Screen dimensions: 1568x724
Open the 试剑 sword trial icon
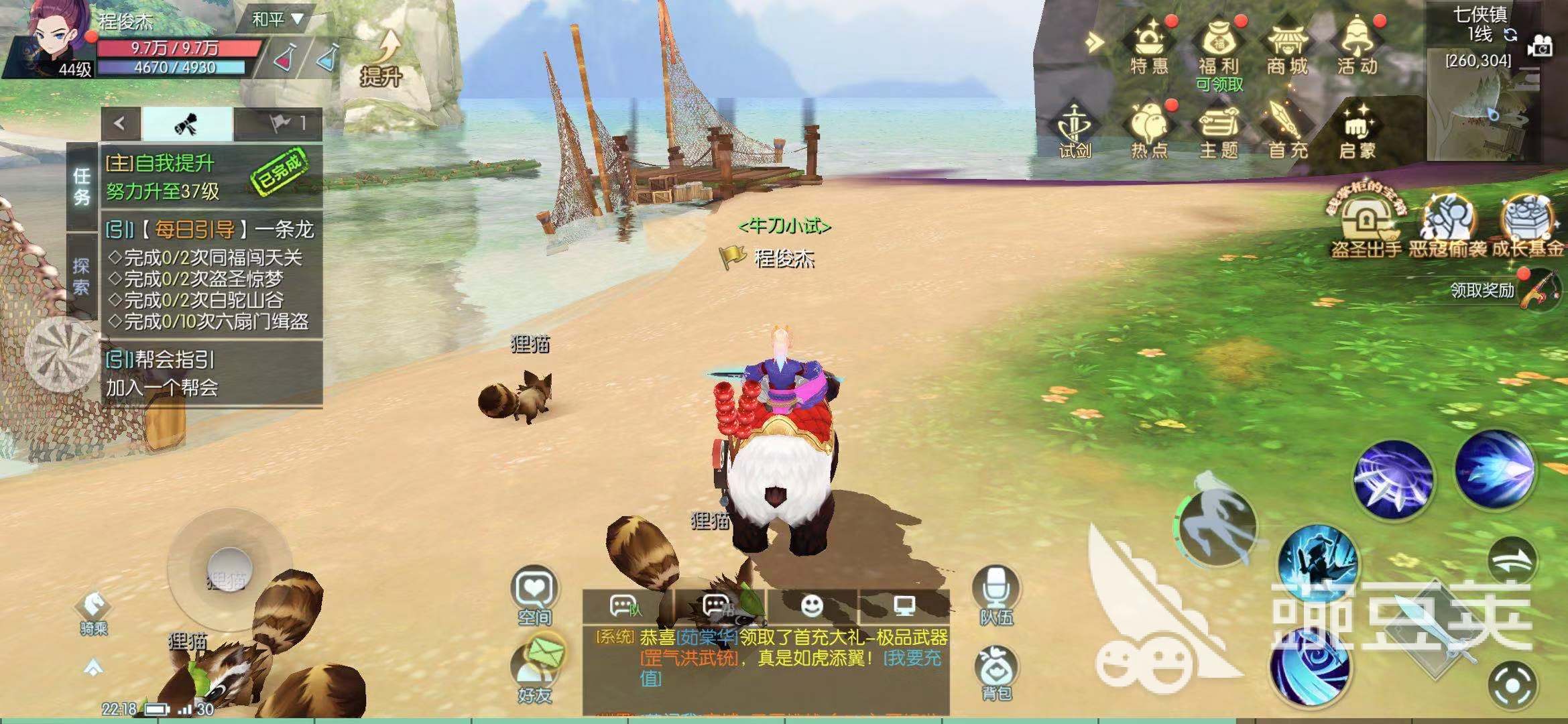(x=1075, y=131)
